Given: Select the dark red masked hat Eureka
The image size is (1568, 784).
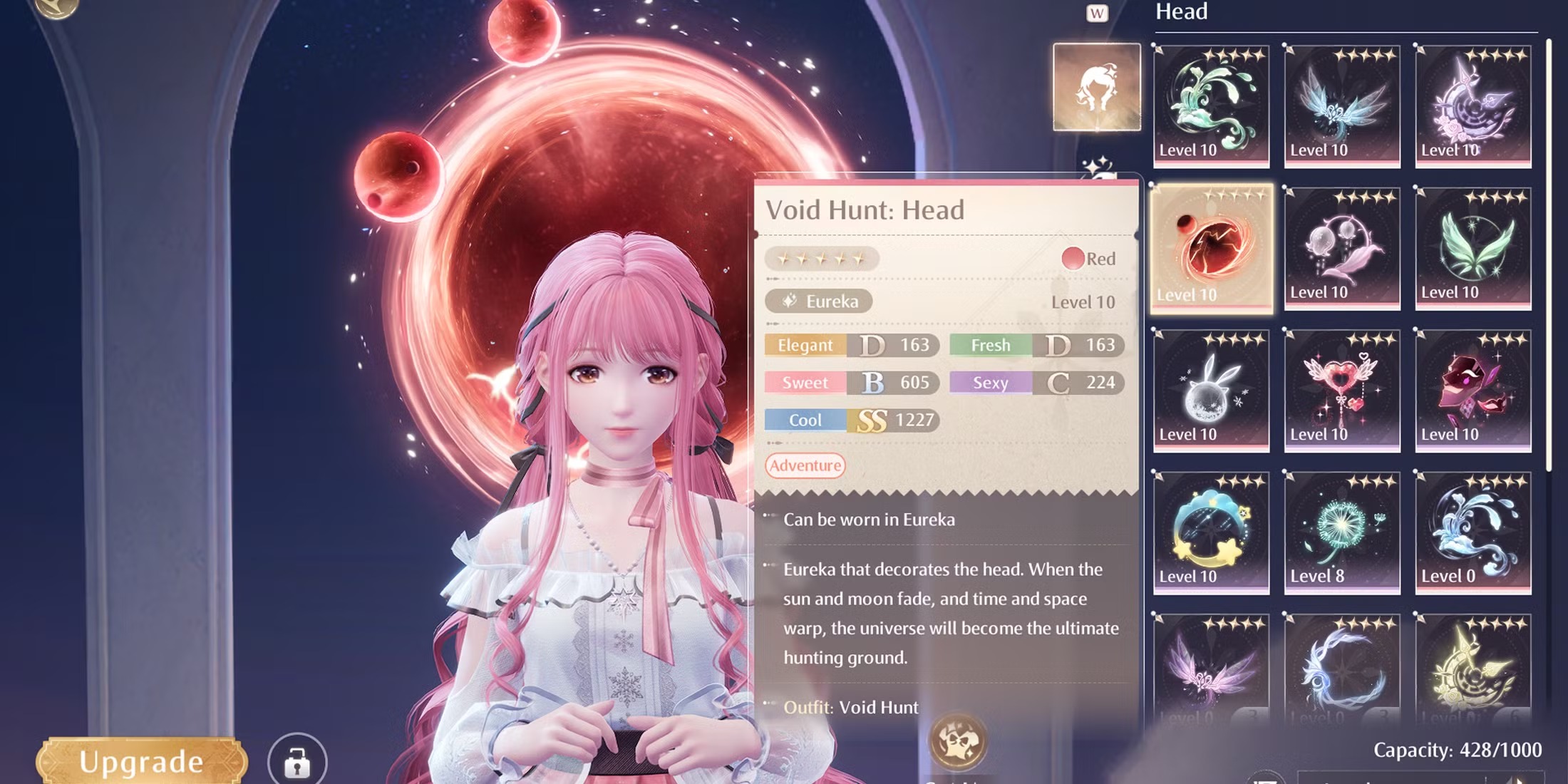Looking at the screenshot, I should pyautogui.click(x=1472, y=390).
